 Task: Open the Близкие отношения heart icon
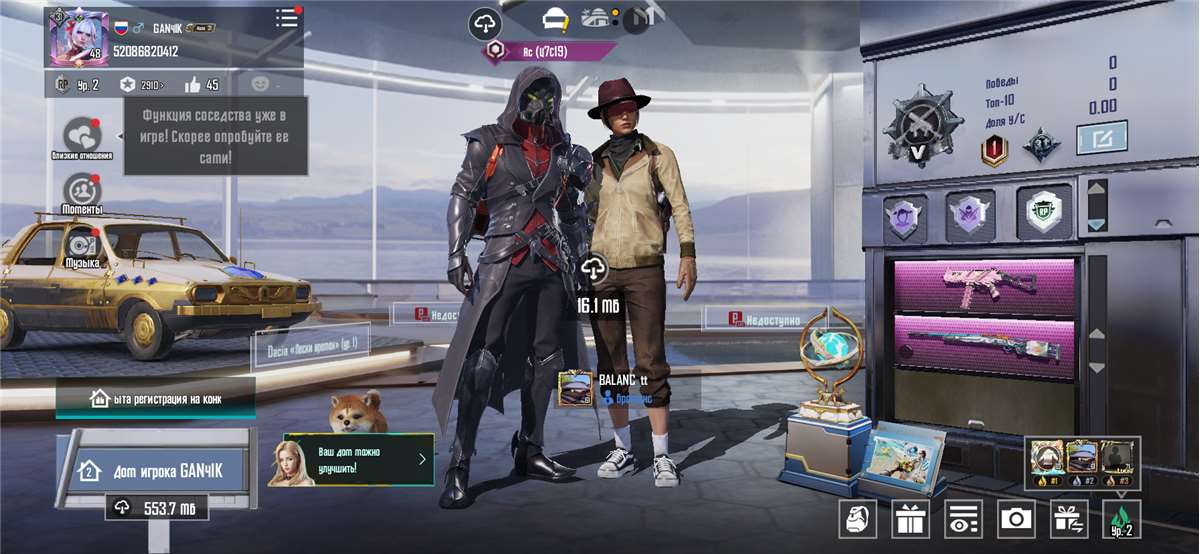tap(83, 136)
